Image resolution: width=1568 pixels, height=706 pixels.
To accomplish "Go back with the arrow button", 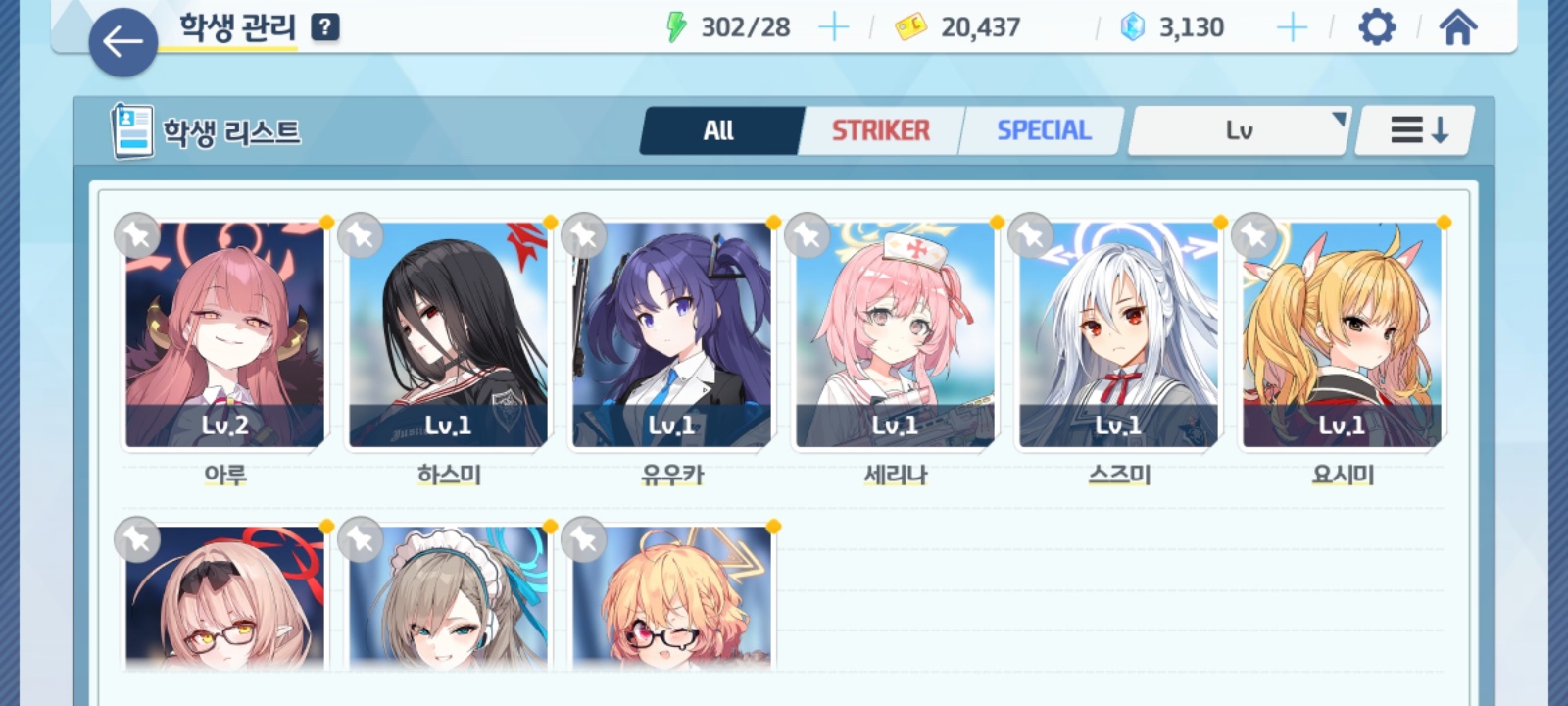I will click(x=122, y=42).
